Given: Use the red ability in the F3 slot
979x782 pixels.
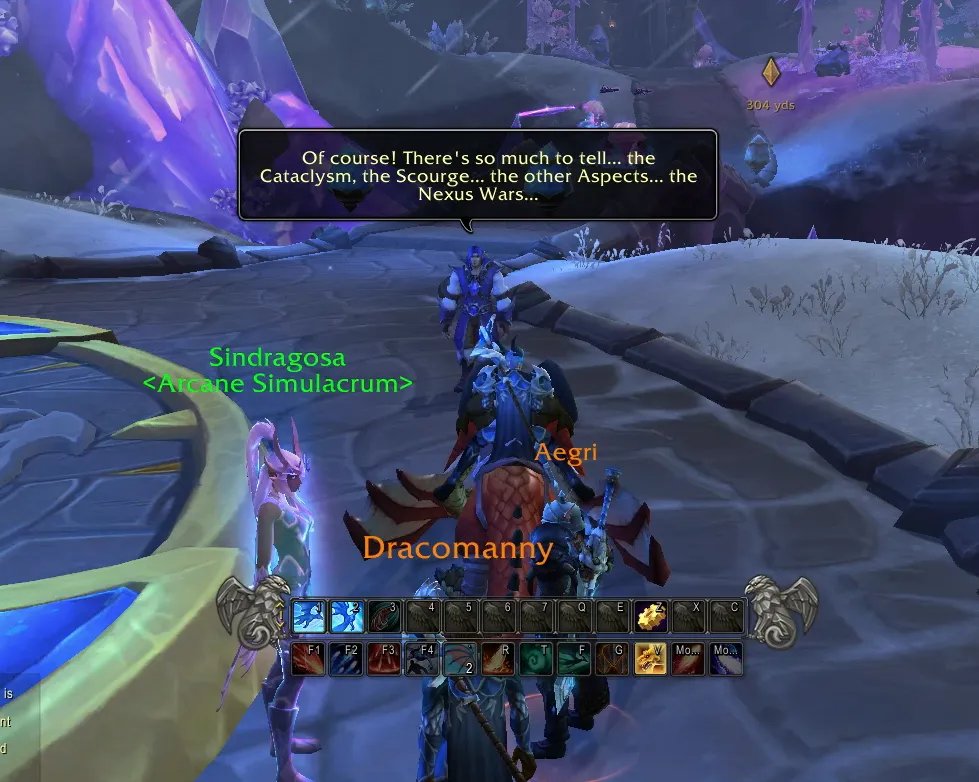Looking at the screenshot, I should pyautogui.click(x=385, y=659).
